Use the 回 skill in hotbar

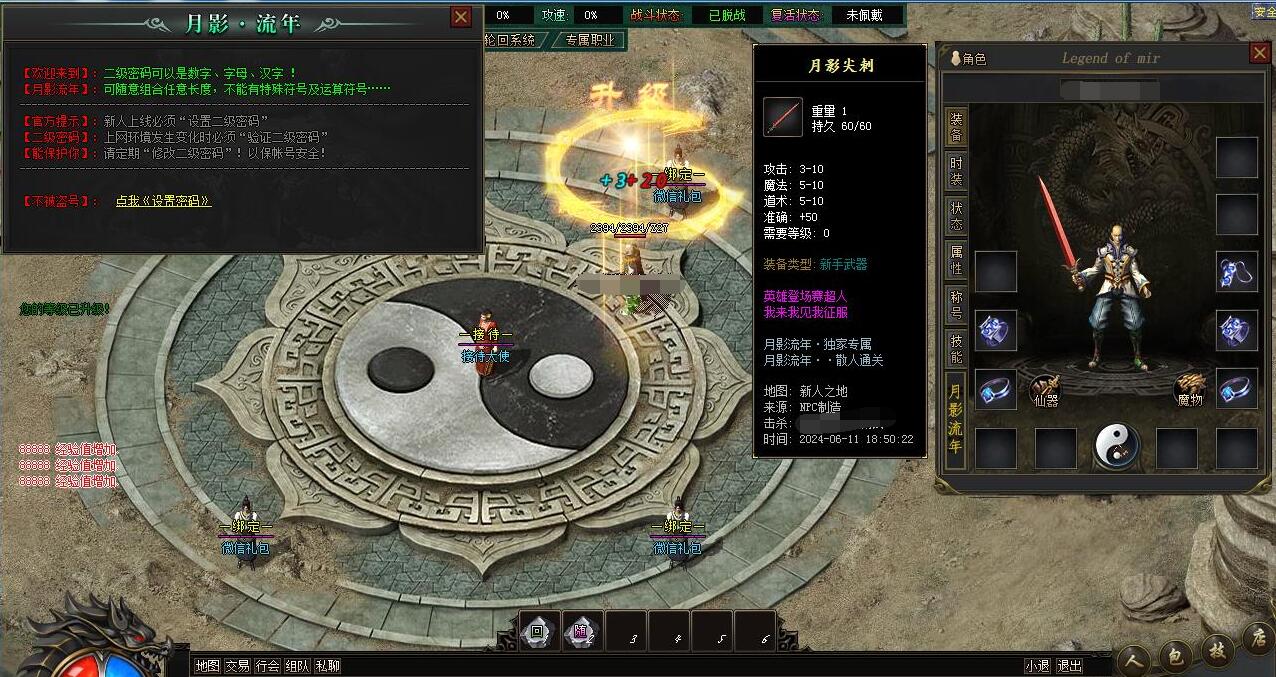point(538,632)
